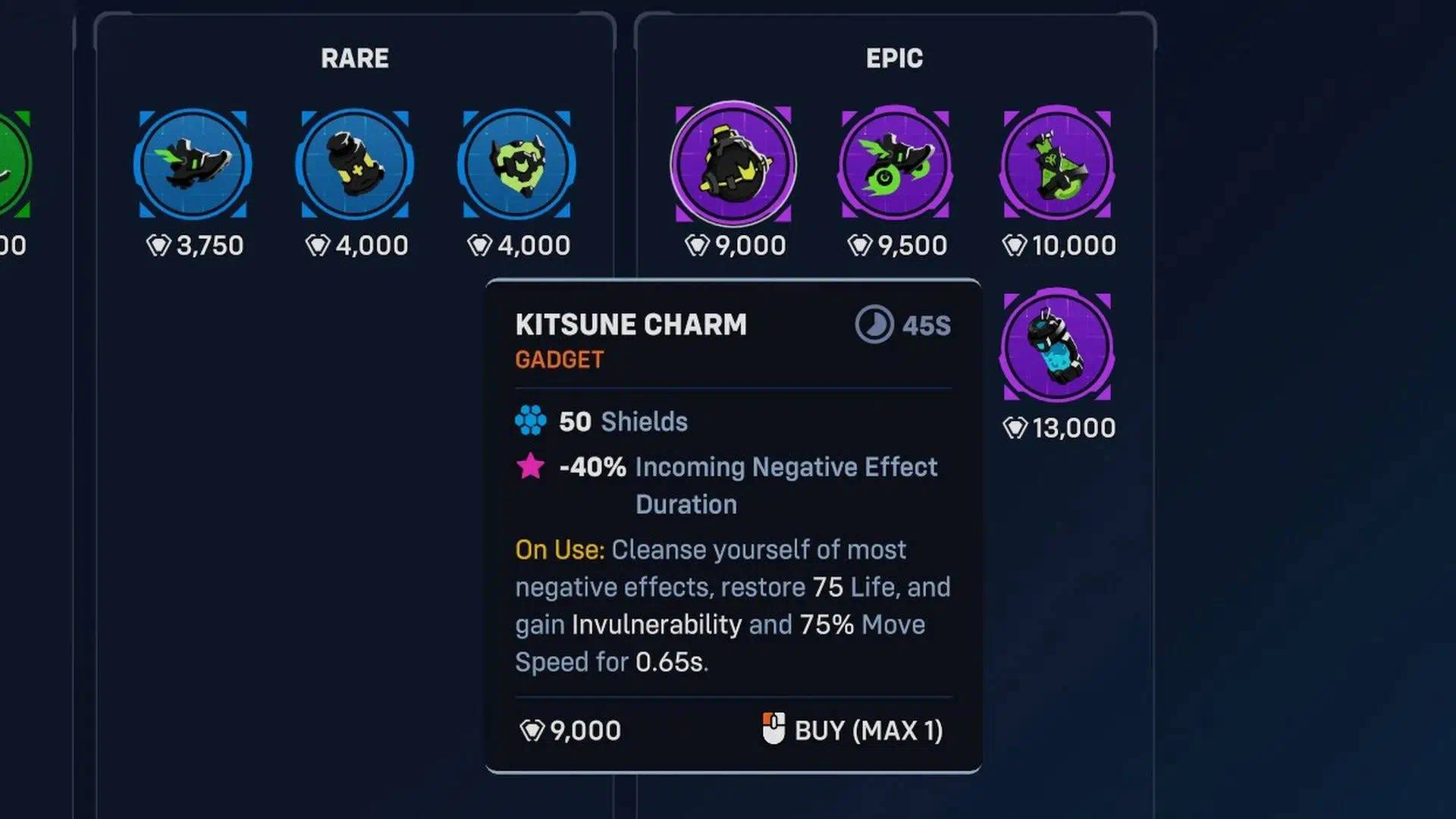Viewport: 1456px width, 819px height.
Task: Choose the epic wheeled boot costing 9,500
Action: pyautogui.click(x=896, y=165)
